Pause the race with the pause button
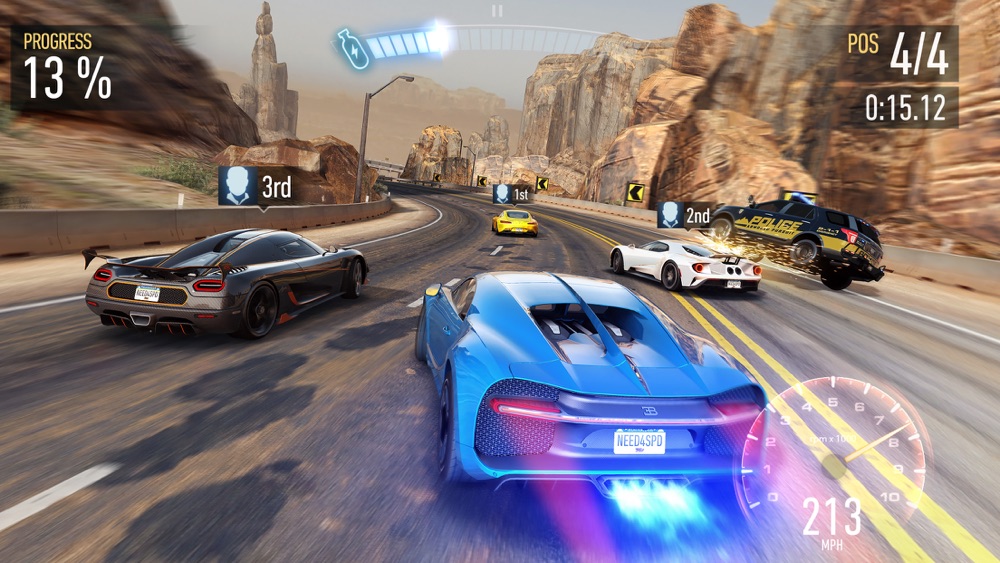Image resolution: width=1000 pixels, height=563 pixels. [x=497, y=11]
